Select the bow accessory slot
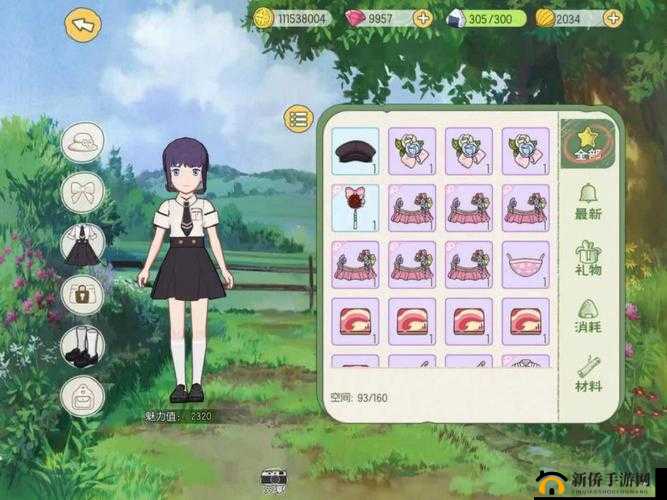The height and width of the screenshot is (500, 667). 82,191
